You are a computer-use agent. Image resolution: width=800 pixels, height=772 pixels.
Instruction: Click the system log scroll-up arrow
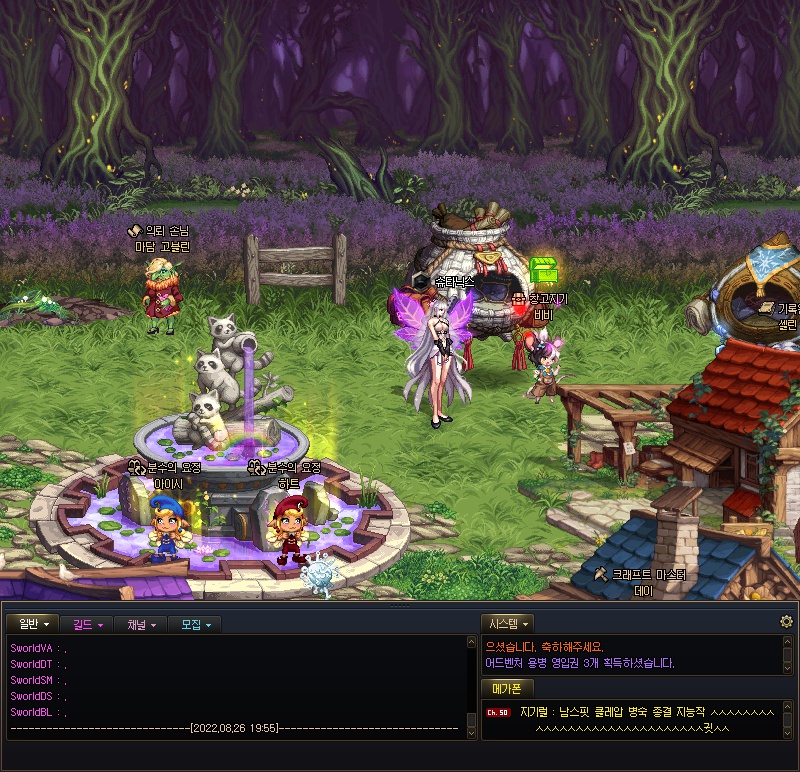[788, 643]
